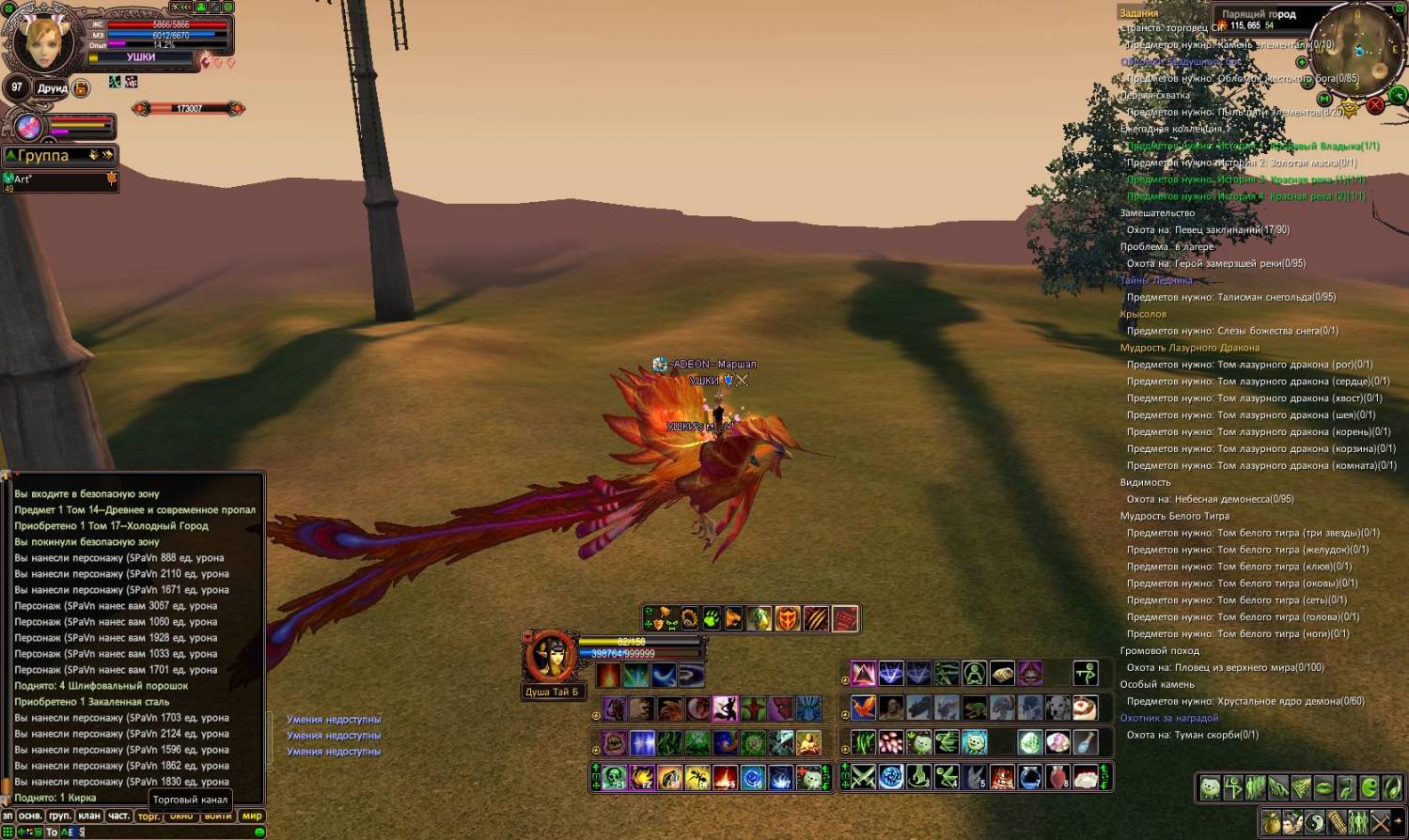Open the мир world chat tab
Image resolution: width=1409 pixels, height=840 pixels.
[x=252, y=816]
